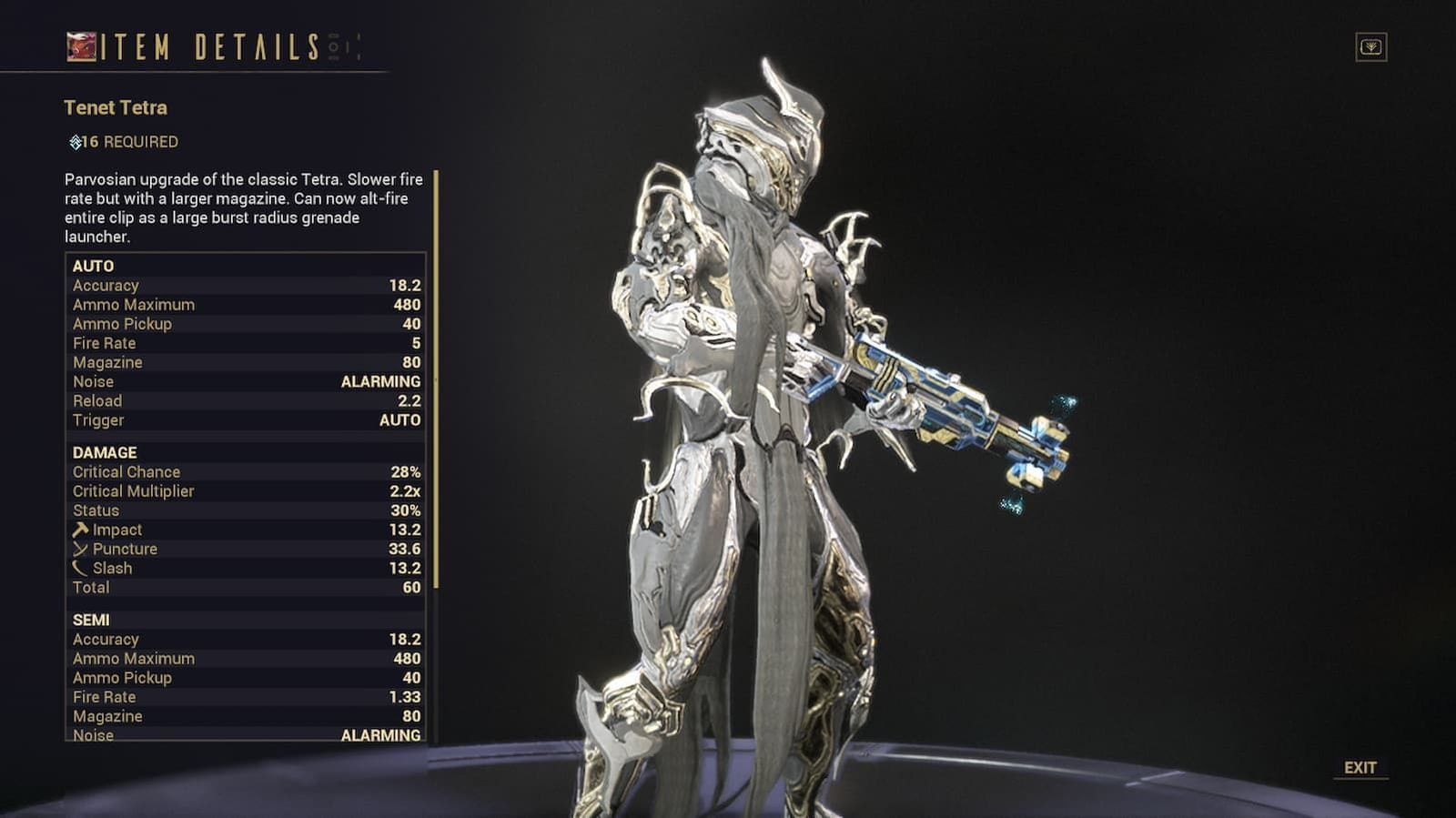Viewport: 1456px width, 818px height.
Task: Collapse the AUTO stats section
Action: (x=94, y=267)
